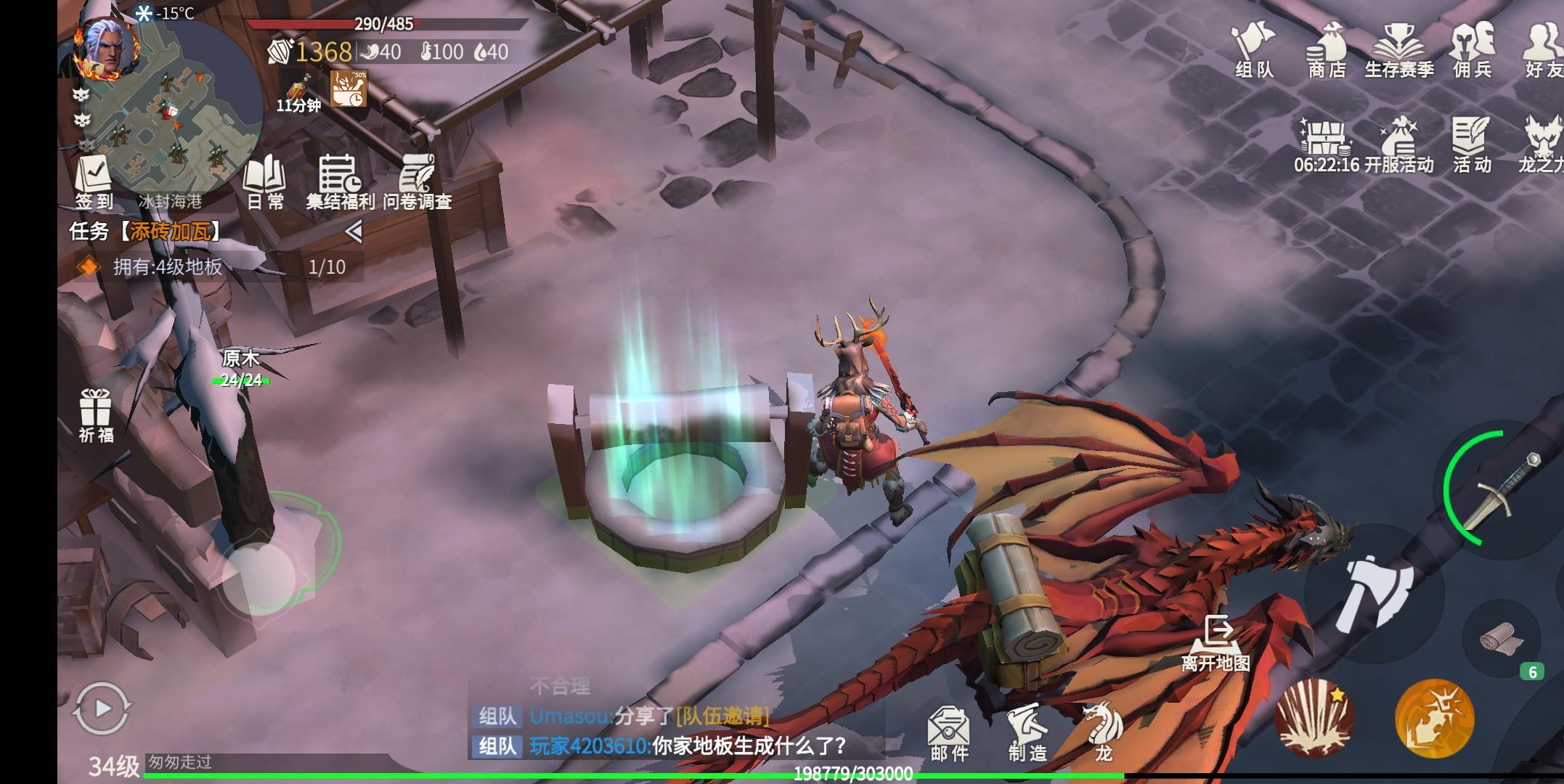Use the bandage item with count 6
This screenshot has width=1564, height=784.
1501,639
